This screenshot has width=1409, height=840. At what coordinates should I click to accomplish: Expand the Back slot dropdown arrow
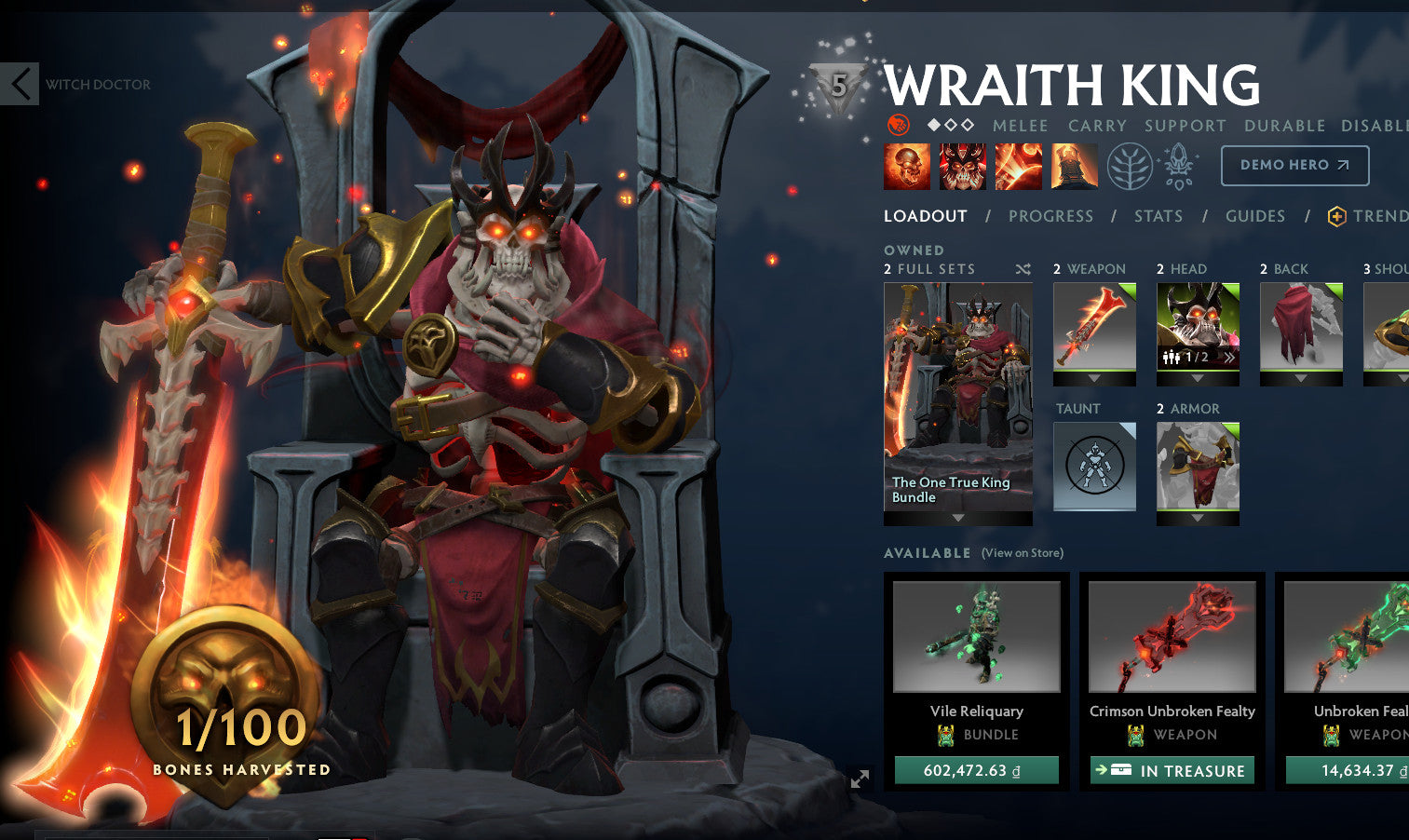pos(1301,378)
